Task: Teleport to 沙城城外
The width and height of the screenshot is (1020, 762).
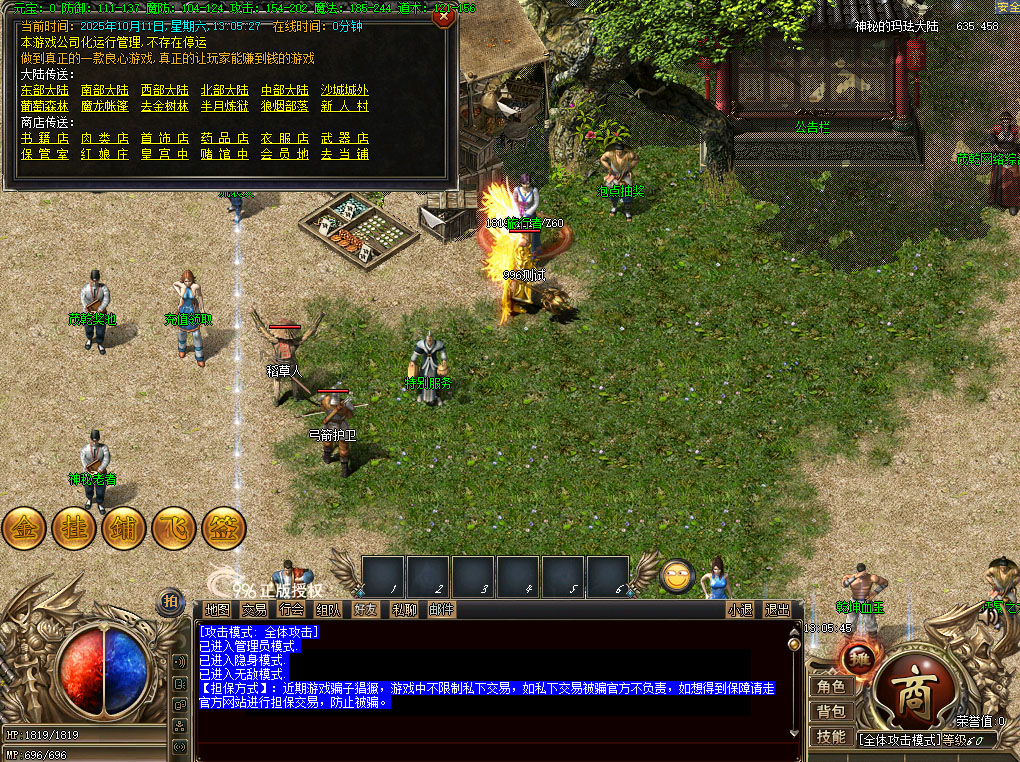Action: (344, 90)
